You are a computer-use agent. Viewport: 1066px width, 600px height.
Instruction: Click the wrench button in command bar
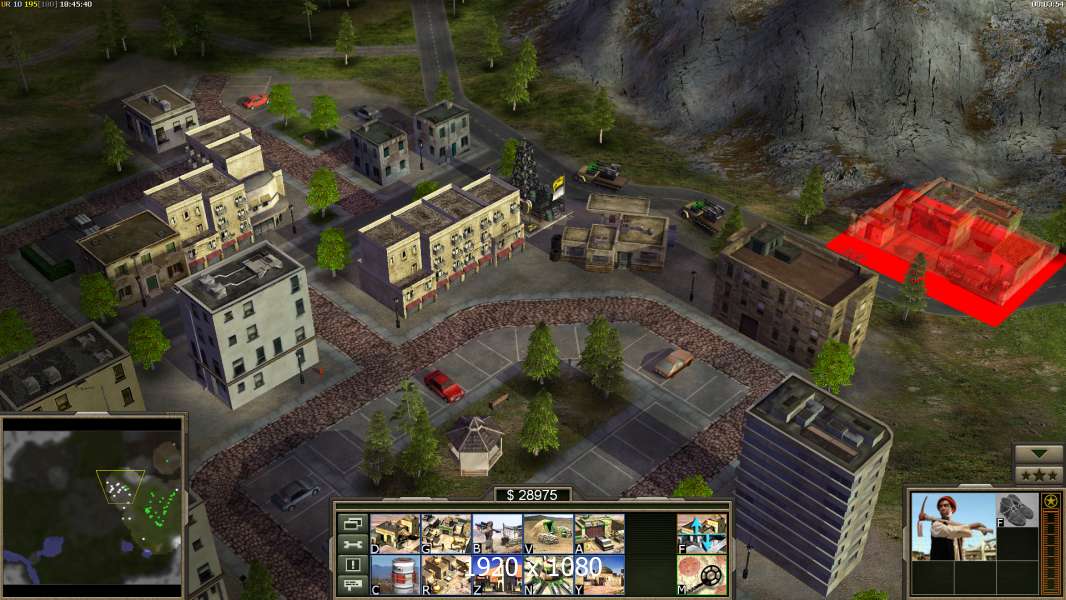pyautogui.click(x=352, y=544)
